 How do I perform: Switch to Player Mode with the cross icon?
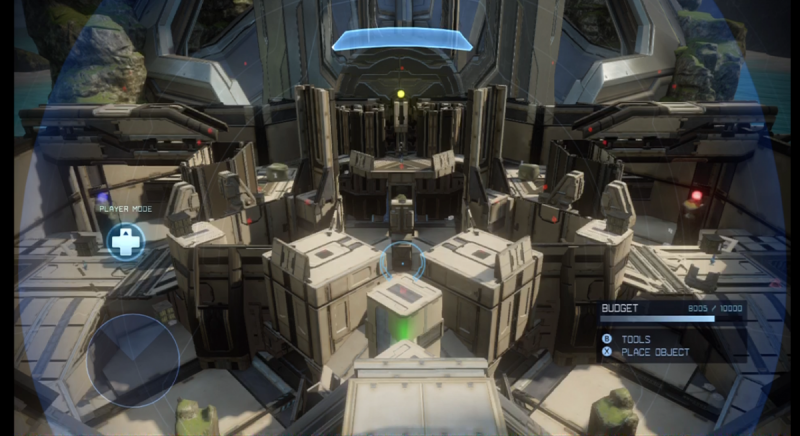(x=126, y=240)
